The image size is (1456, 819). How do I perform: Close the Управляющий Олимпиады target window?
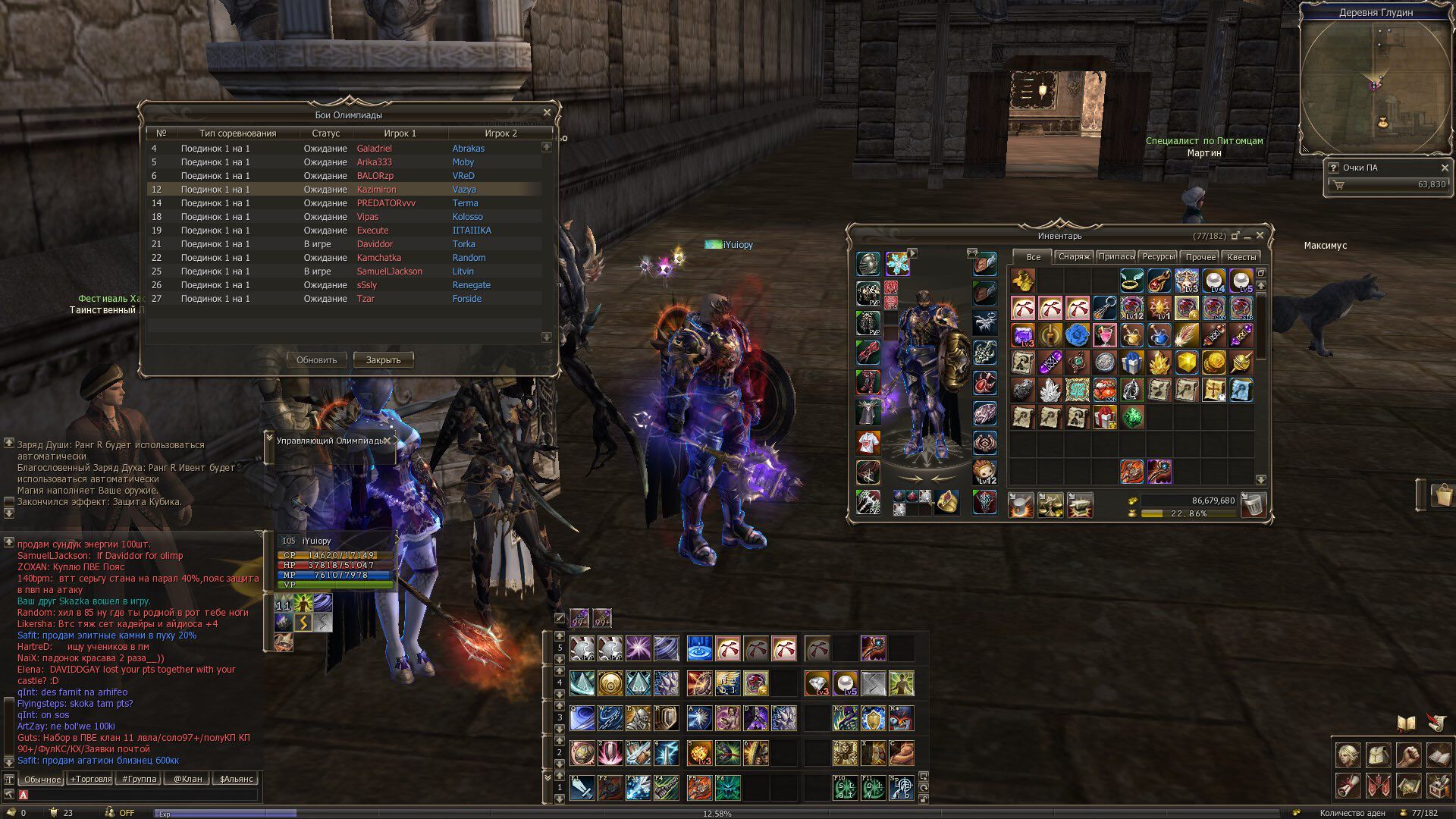(387, 441)
